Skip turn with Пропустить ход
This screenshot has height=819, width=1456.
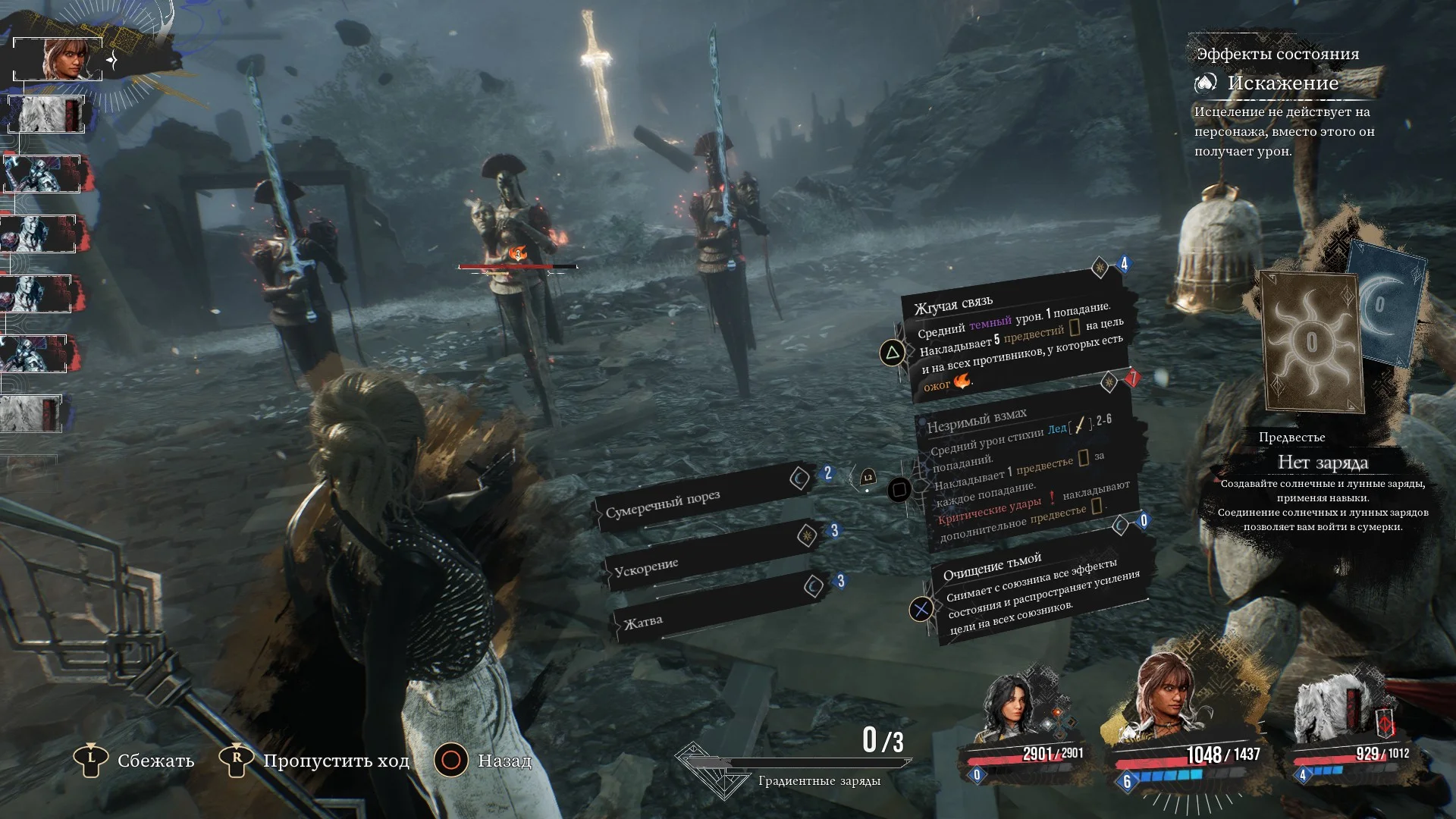point(317,760)
